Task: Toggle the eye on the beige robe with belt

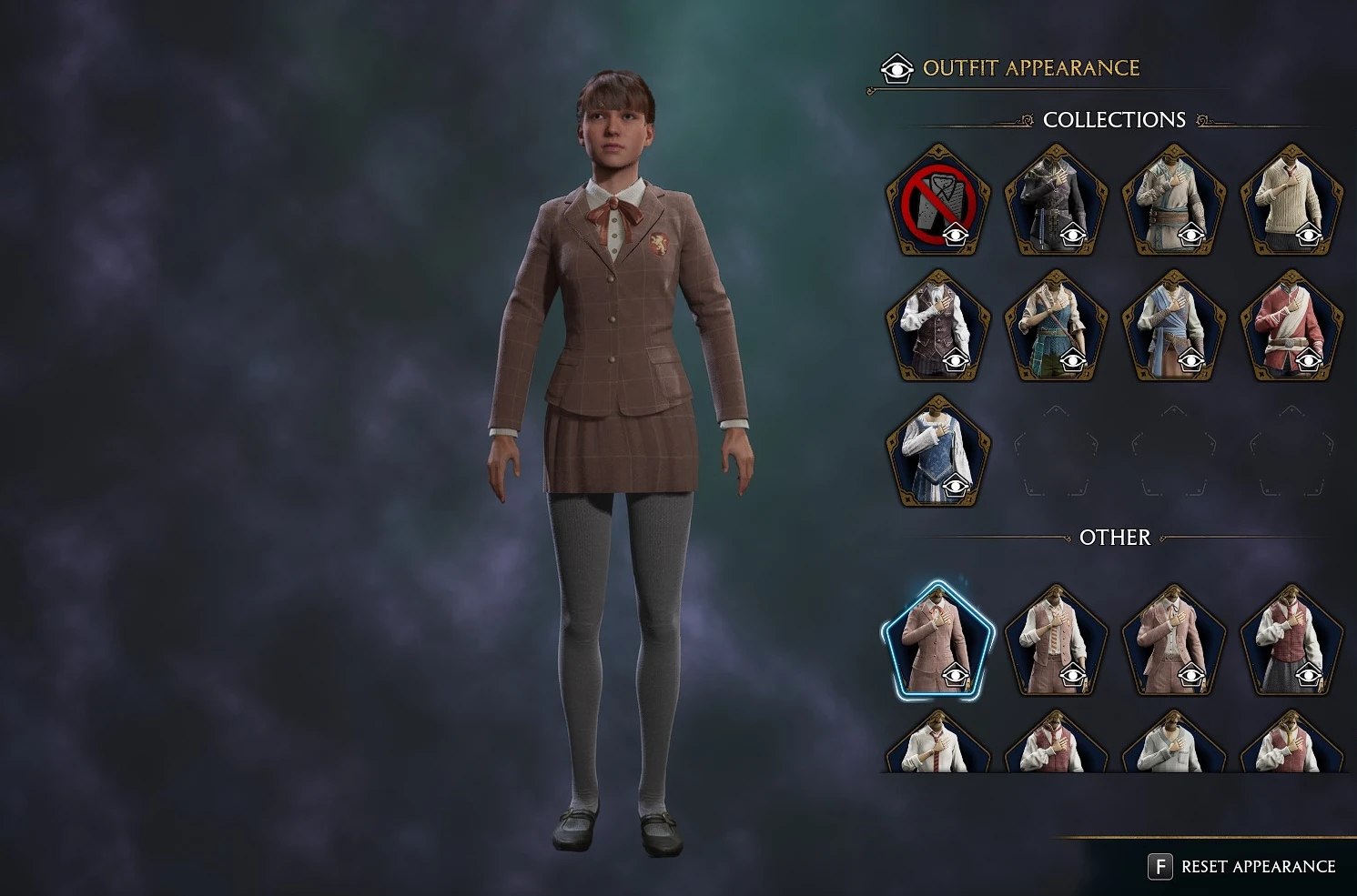Action: pos(1193,235)
